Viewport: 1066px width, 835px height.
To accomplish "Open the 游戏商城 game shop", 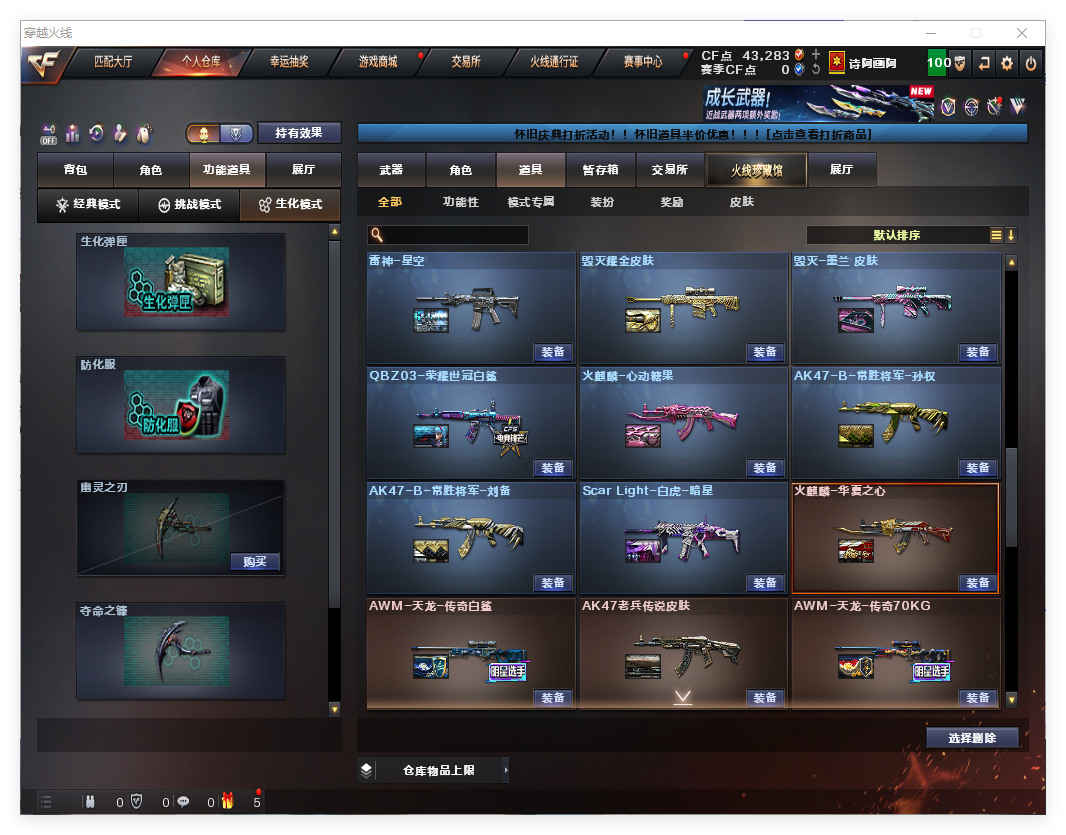I will point(378,62).
